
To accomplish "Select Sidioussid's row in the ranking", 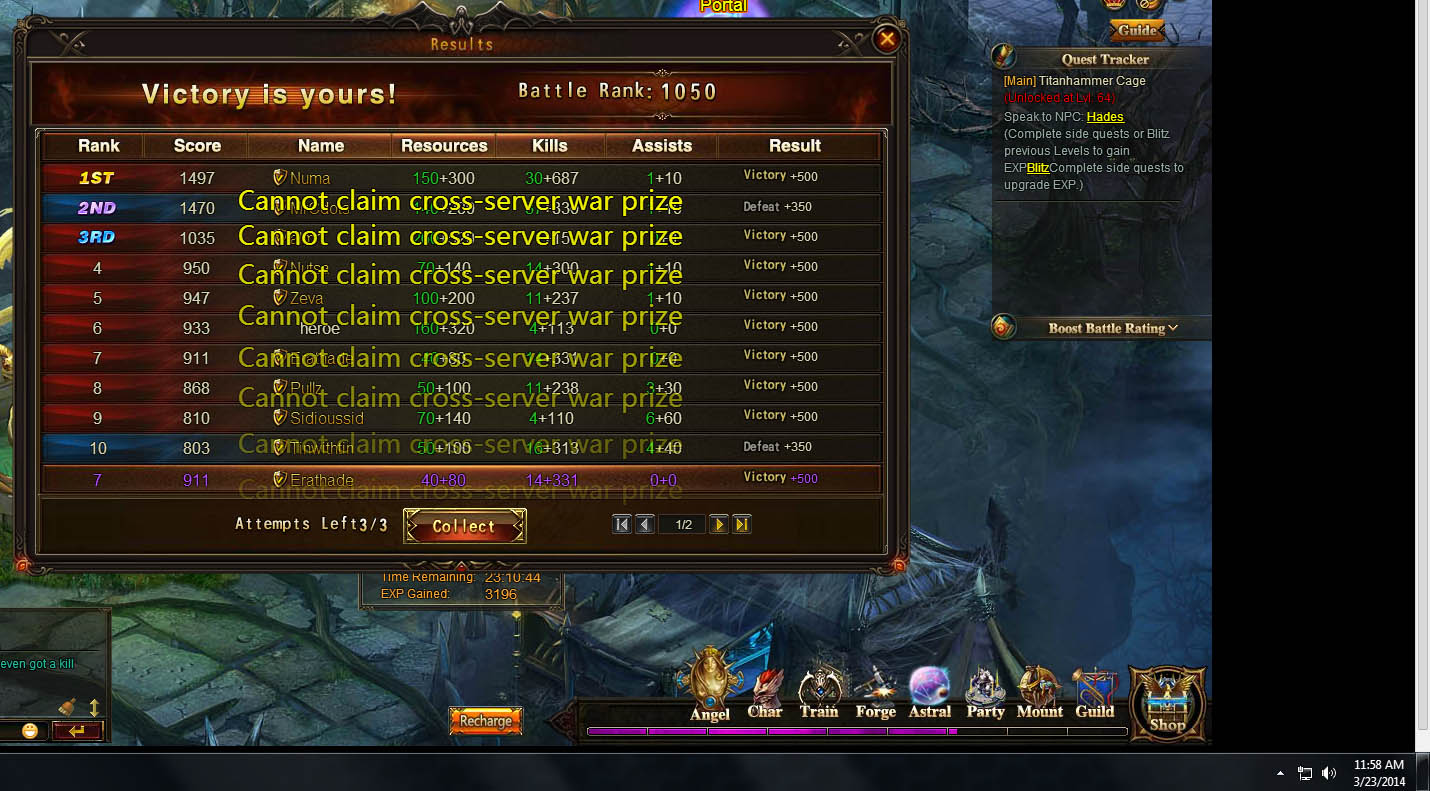I will [x=460, y=418].
